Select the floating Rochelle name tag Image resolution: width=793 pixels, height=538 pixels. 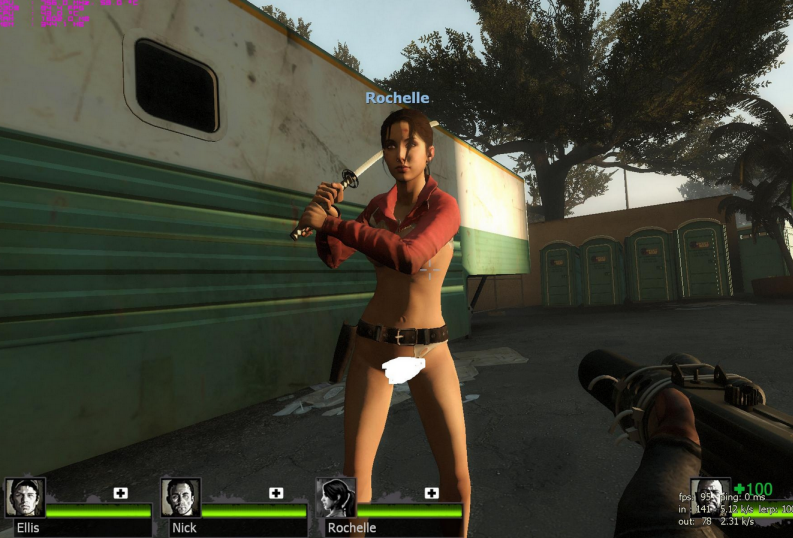[397, 98]
